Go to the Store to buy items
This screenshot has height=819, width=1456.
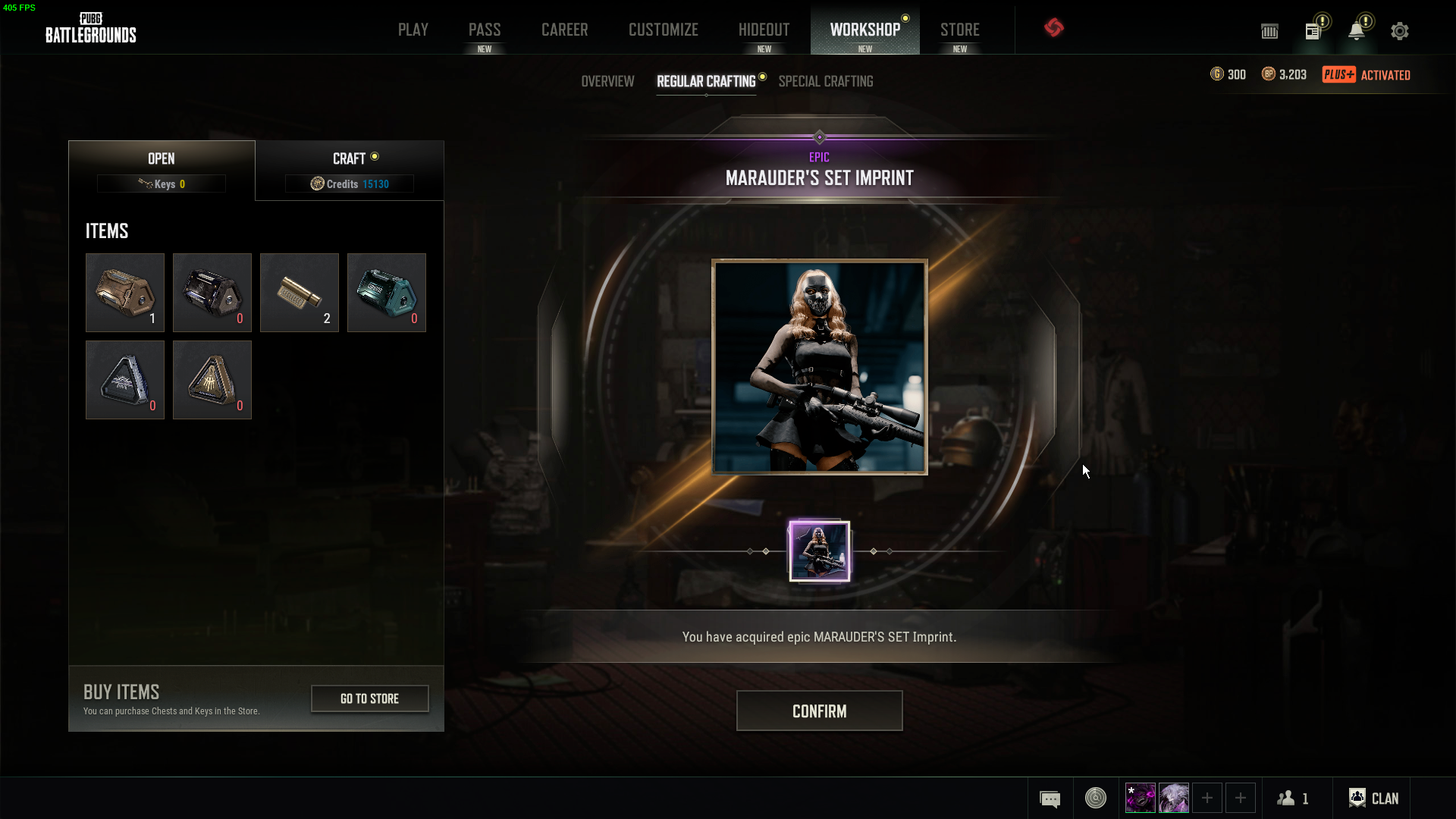pyautogui.click(x=369, y=698)
